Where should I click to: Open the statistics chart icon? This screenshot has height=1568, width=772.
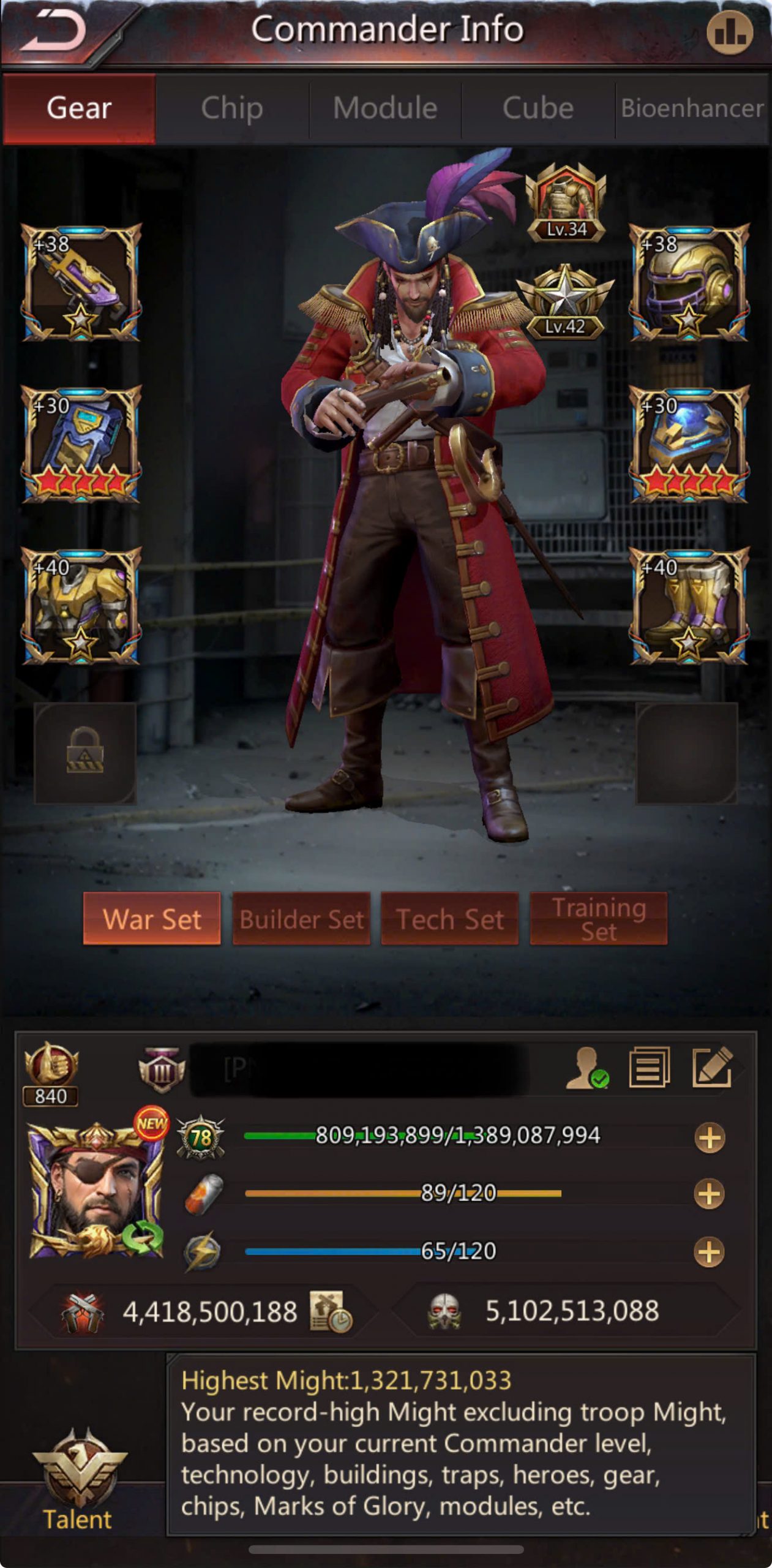click(729, 32)
